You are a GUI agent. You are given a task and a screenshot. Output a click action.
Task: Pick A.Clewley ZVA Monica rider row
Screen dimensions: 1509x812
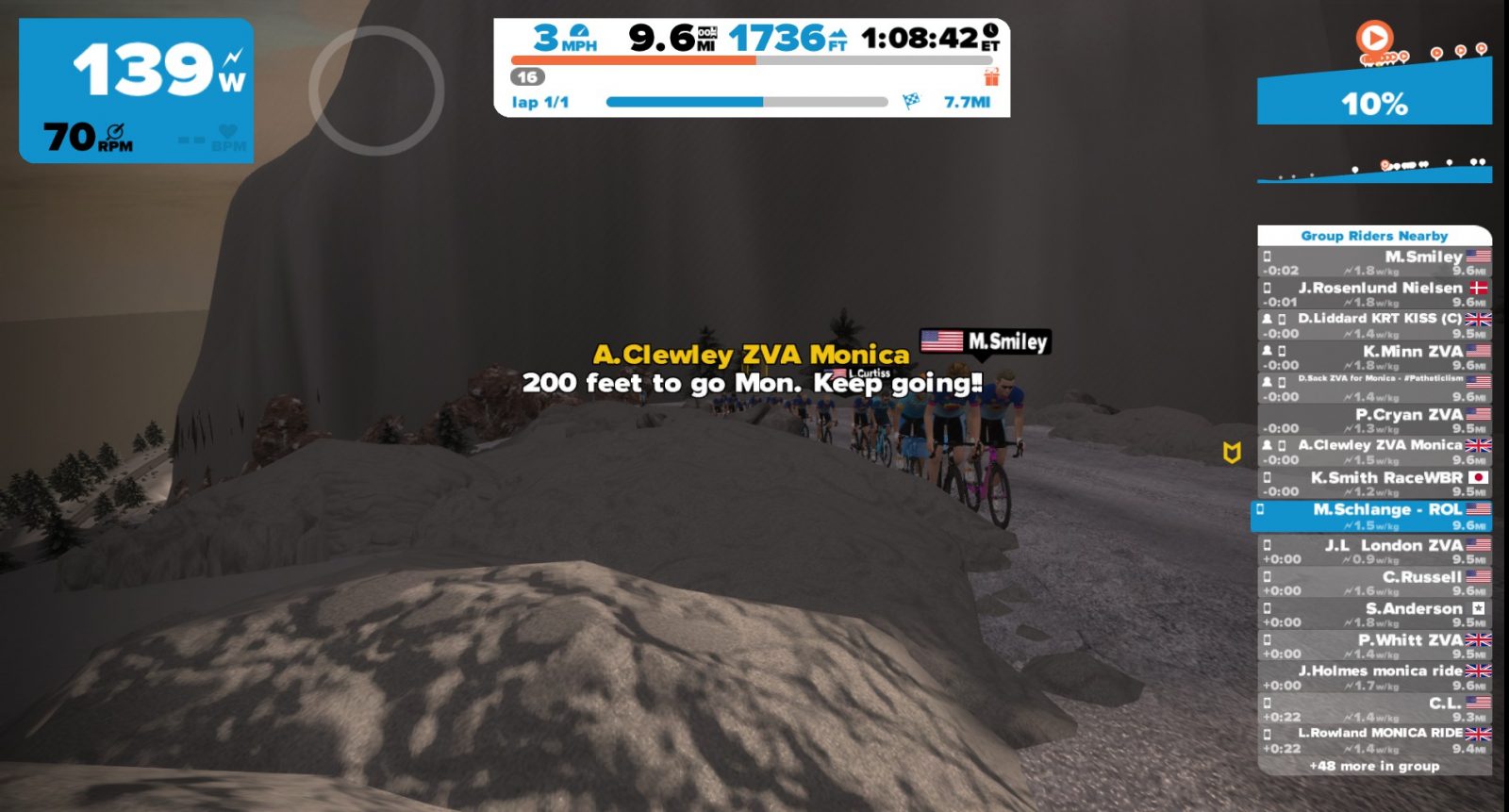tap(1374, 452)
